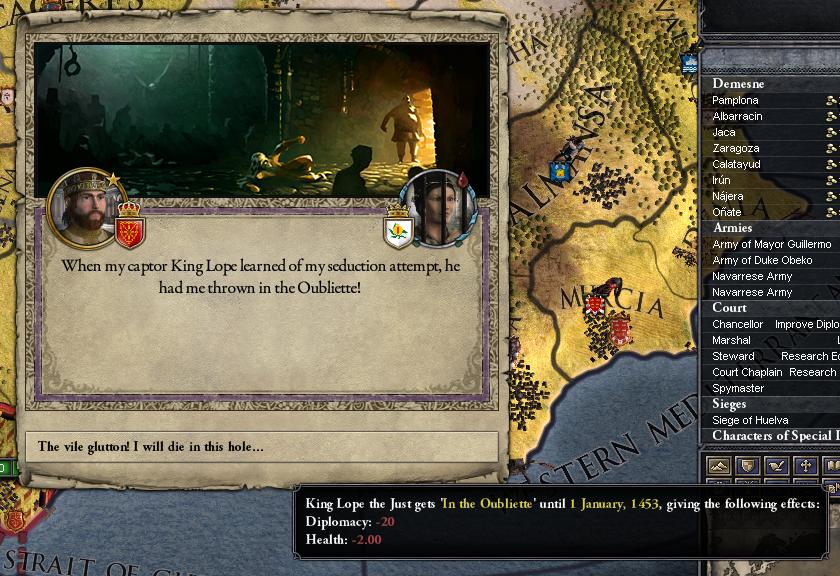Select Albarracin holding in Demesne
Image resolution: width=840 pixels, height=576 pixels.
737,116
